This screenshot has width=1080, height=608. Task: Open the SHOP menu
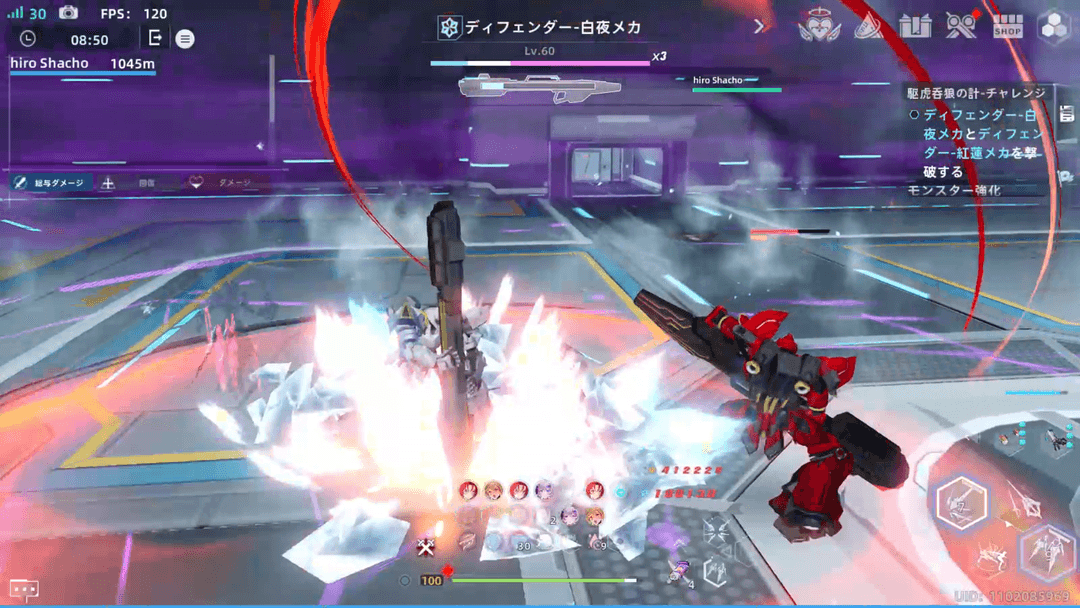1007,27
